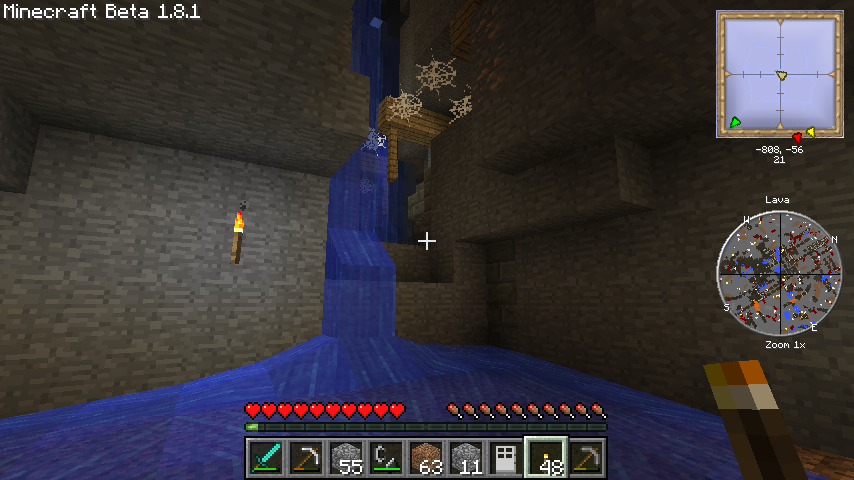Select the iron door hotbar slot
Screen dimensions: 854x480
(x=506, y=458)
